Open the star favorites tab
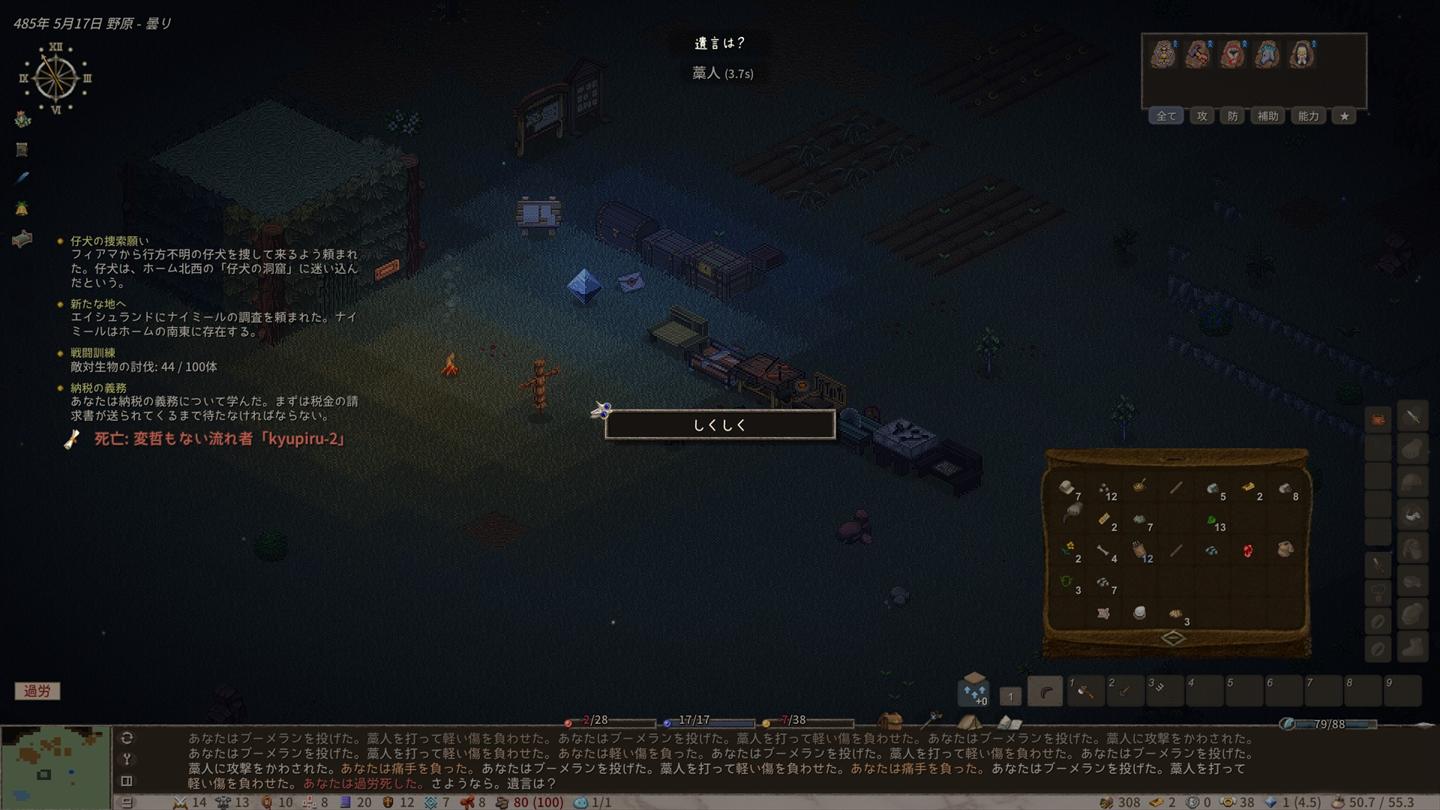 point(1344,116)
